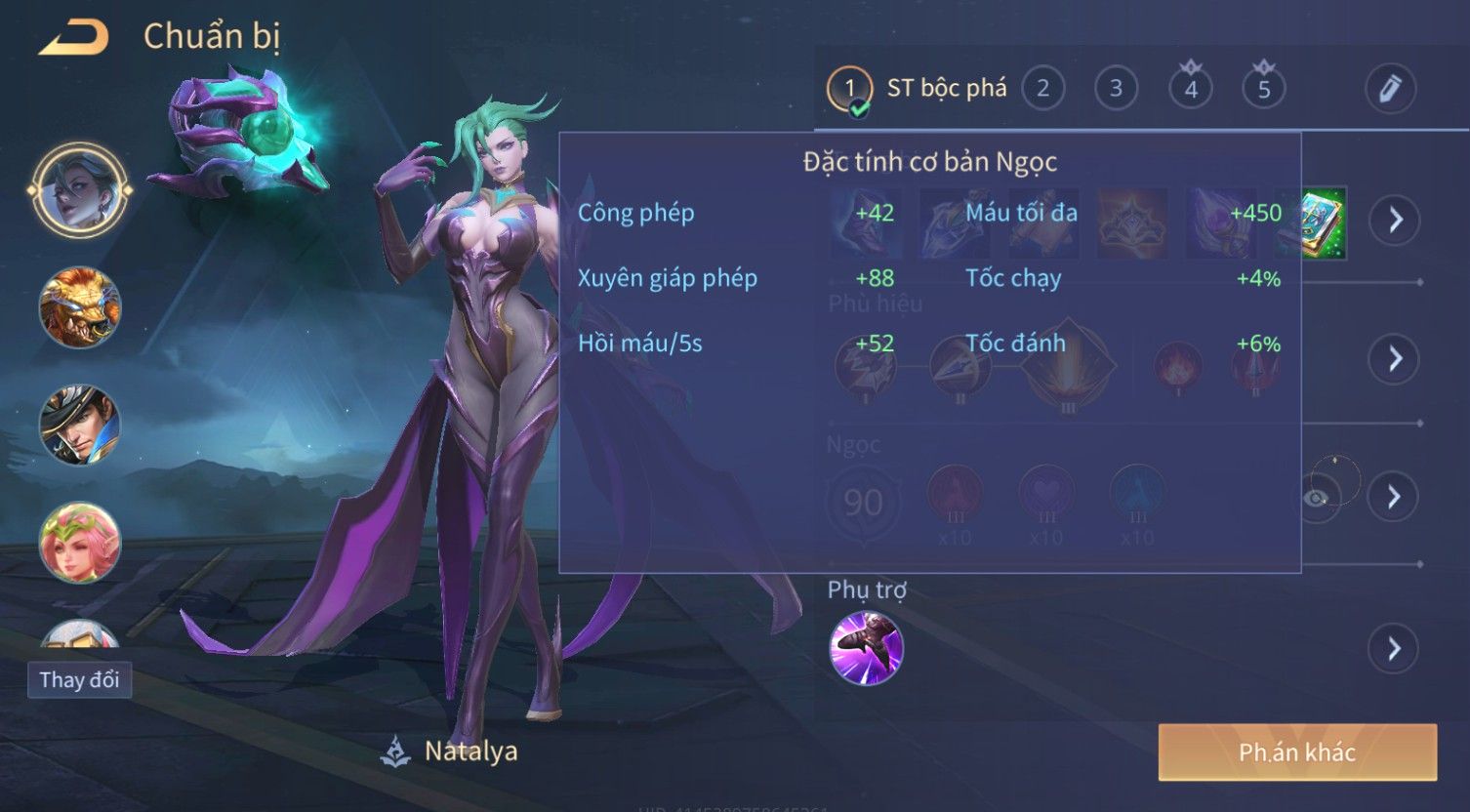Open the equipment items arrow
1470x812 pixels.
1395,220
